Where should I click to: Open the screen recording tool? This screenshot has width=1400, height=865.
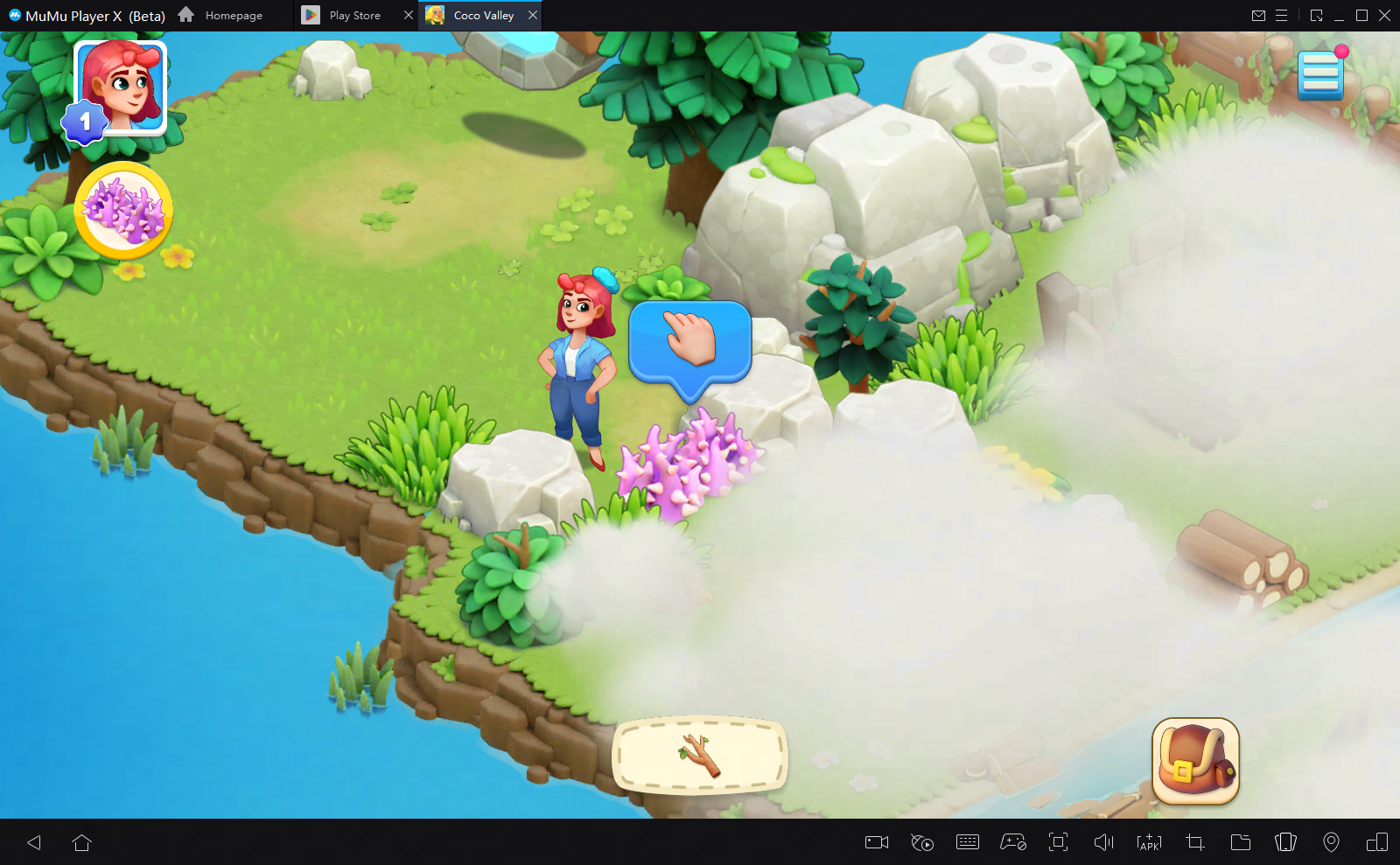pos(876,842)
